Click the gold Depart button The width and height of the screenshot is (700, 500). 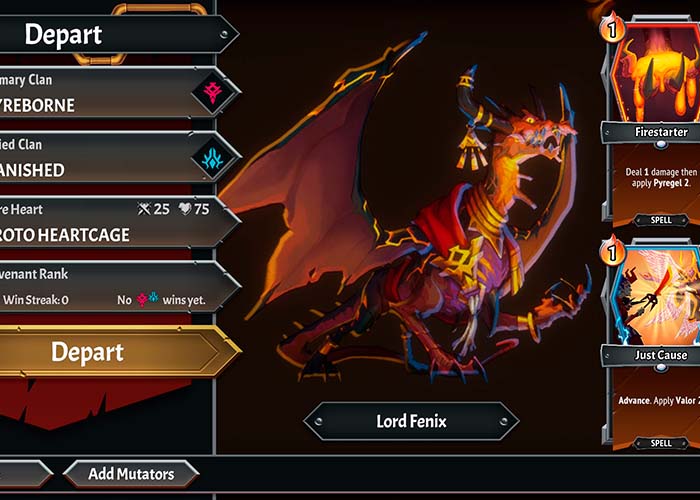100,352
